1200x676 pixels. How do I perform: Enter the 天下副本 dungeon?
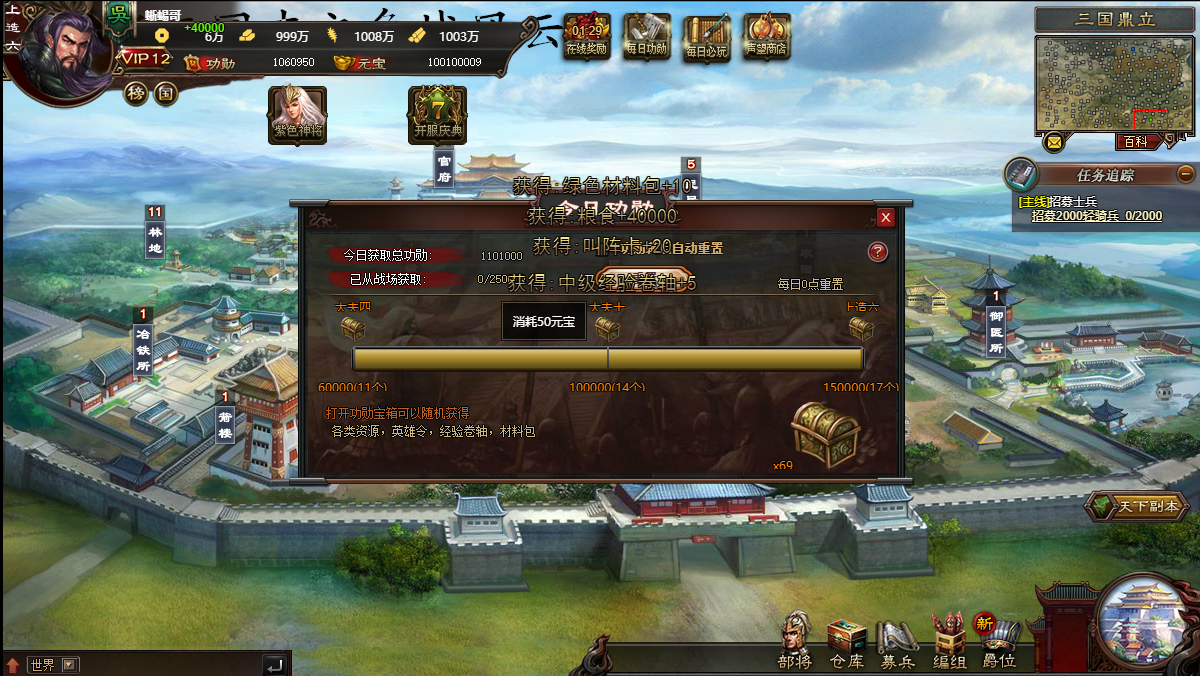(x=1137, y=506)
